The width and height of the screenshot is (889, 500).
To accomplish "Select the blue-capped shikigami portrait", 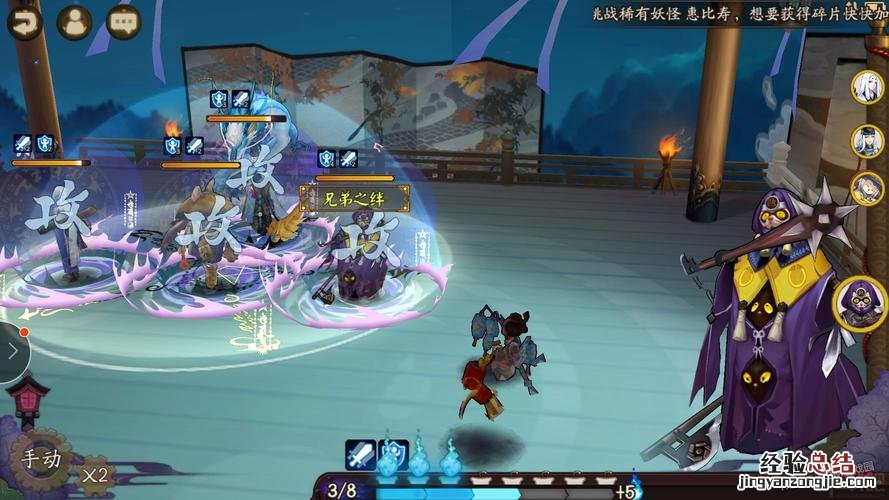I will (867, 139).
